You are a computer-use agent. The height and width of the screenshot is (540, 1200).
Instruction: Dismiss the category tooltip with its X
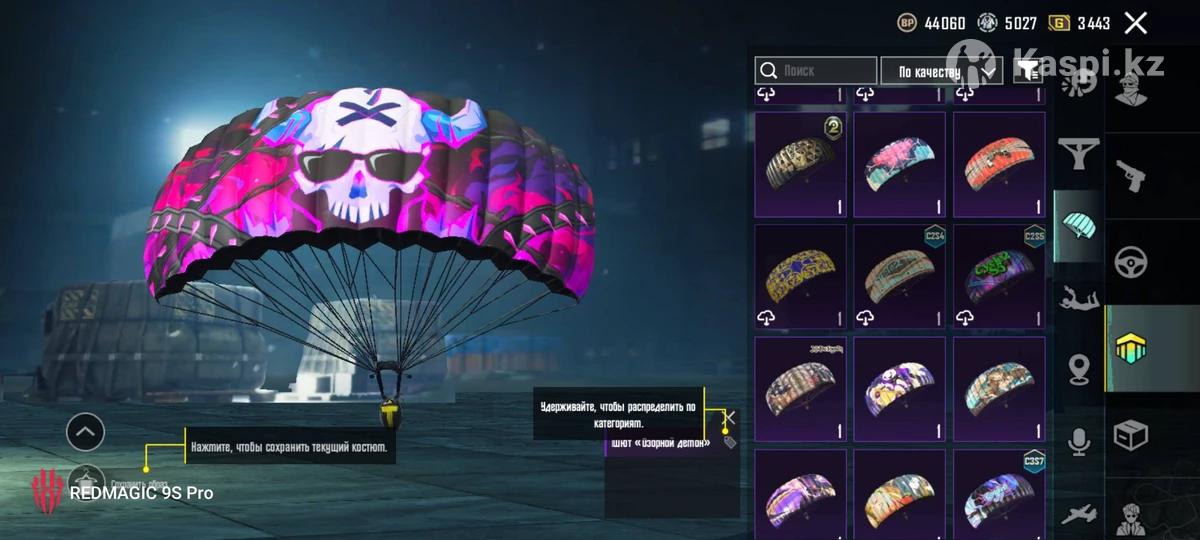[730, 417]
